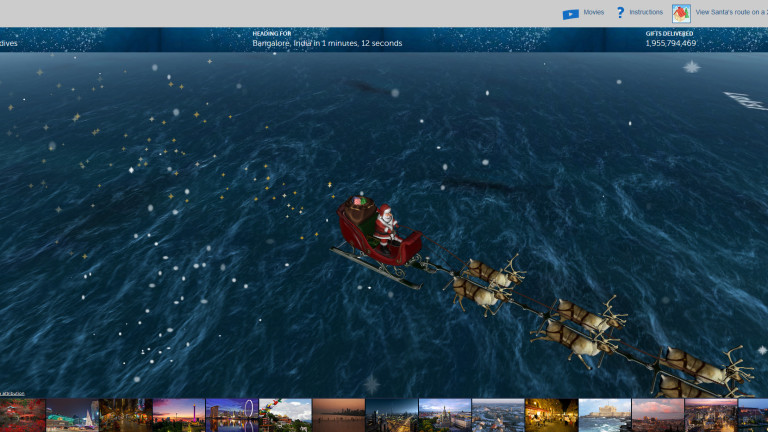This screenshot has width=768, height=432.
Task: Open the Movies section
Action: pos(584,13)
